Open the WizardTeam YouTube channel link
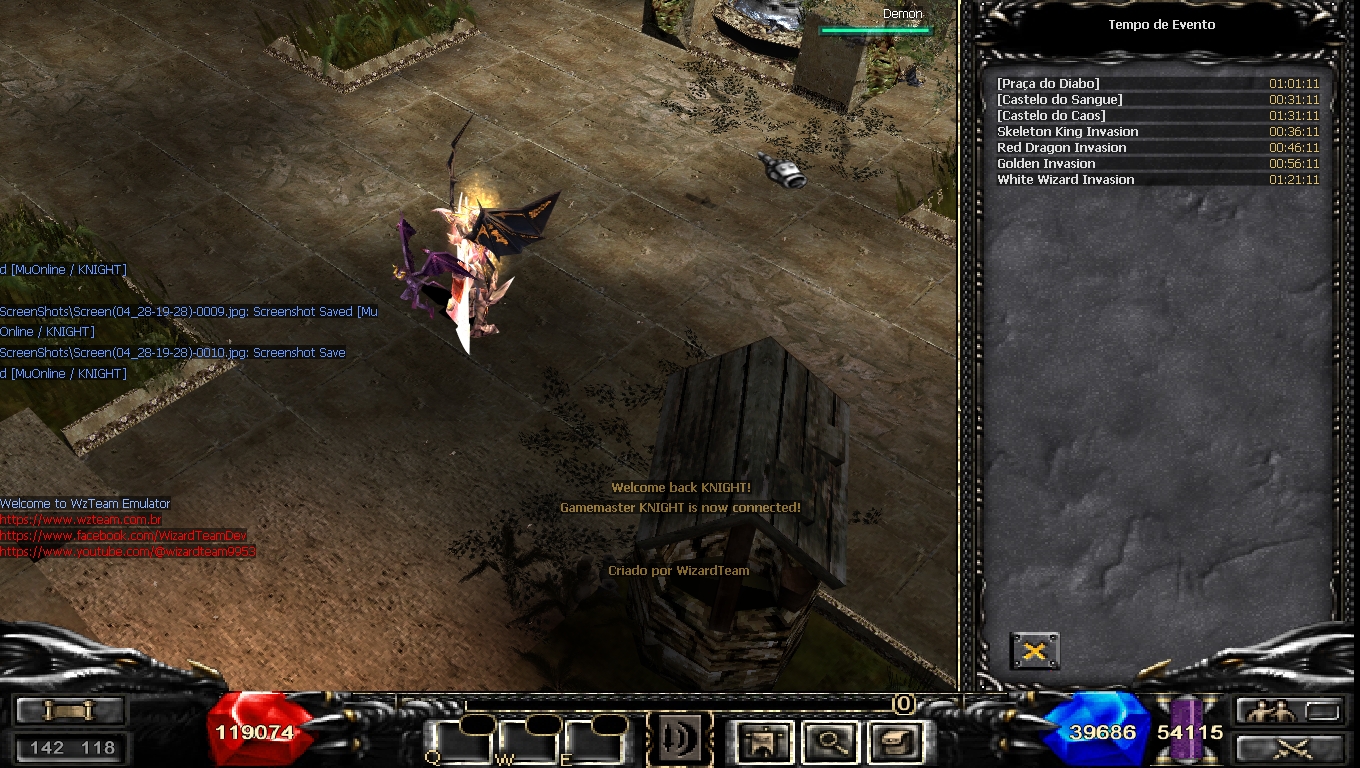Viewport: 1360px width, 768px height. pos(128,552)
